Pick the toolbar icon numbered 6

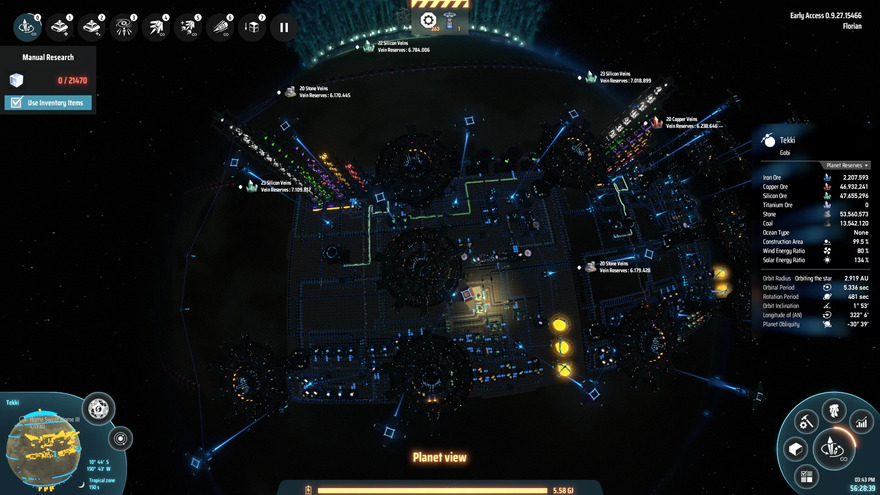[x=220, y=27]
